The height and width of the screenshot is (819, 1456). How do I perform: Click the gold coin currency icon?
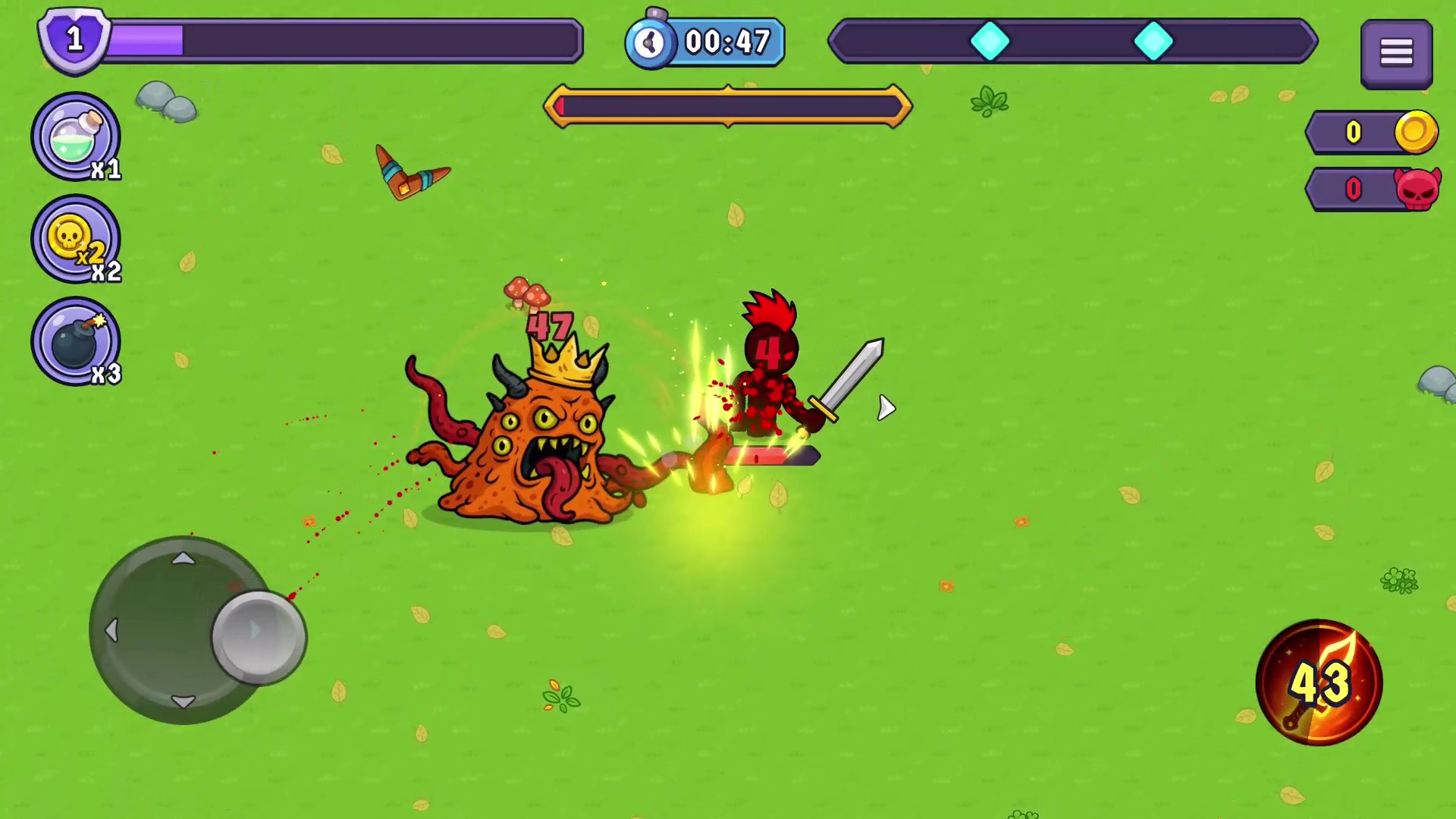click(x=1415, y=132)
